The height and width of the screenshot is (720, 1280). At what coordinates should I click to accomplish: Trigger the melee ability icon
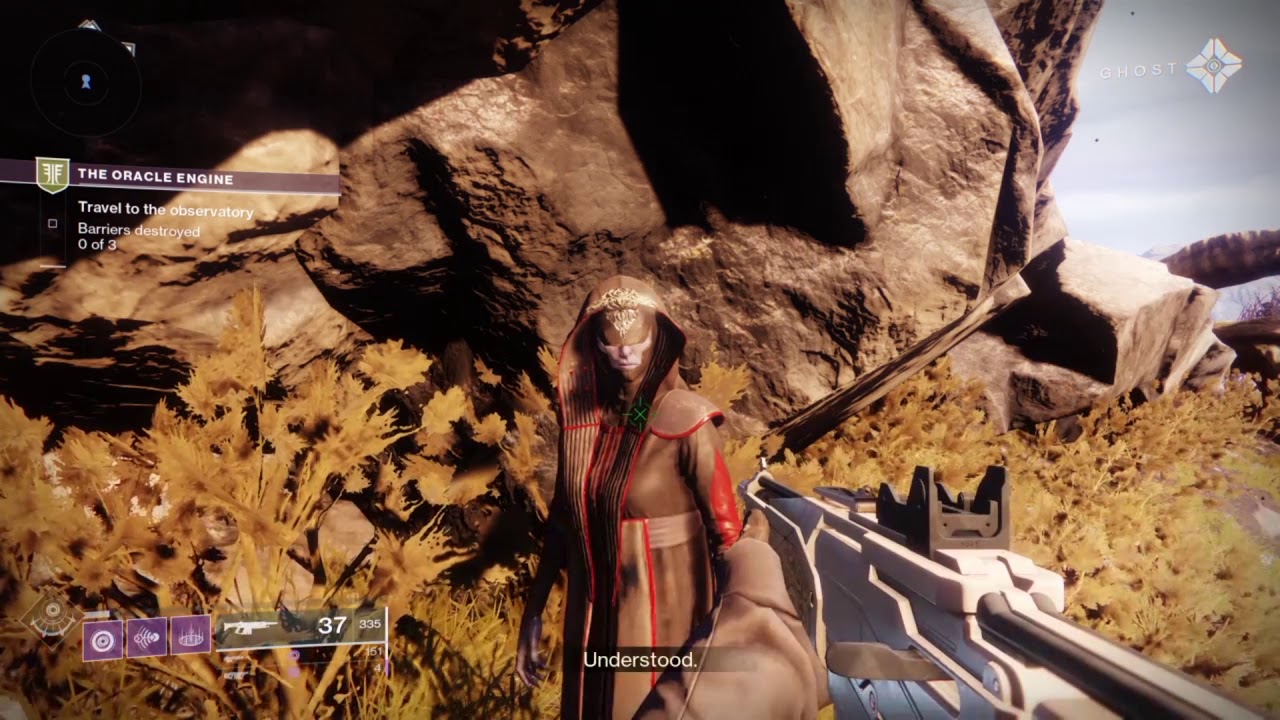(146, 637)
